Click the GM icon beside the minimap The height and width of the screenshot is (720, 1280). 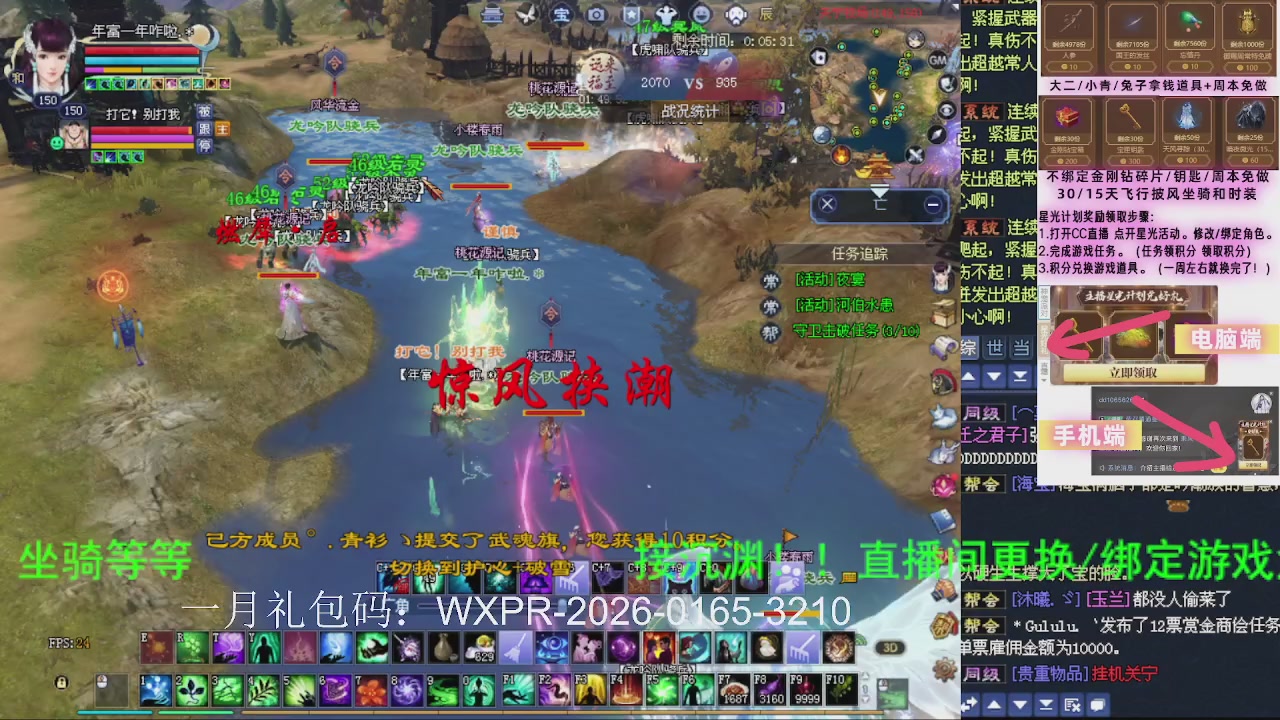point(938,60)
